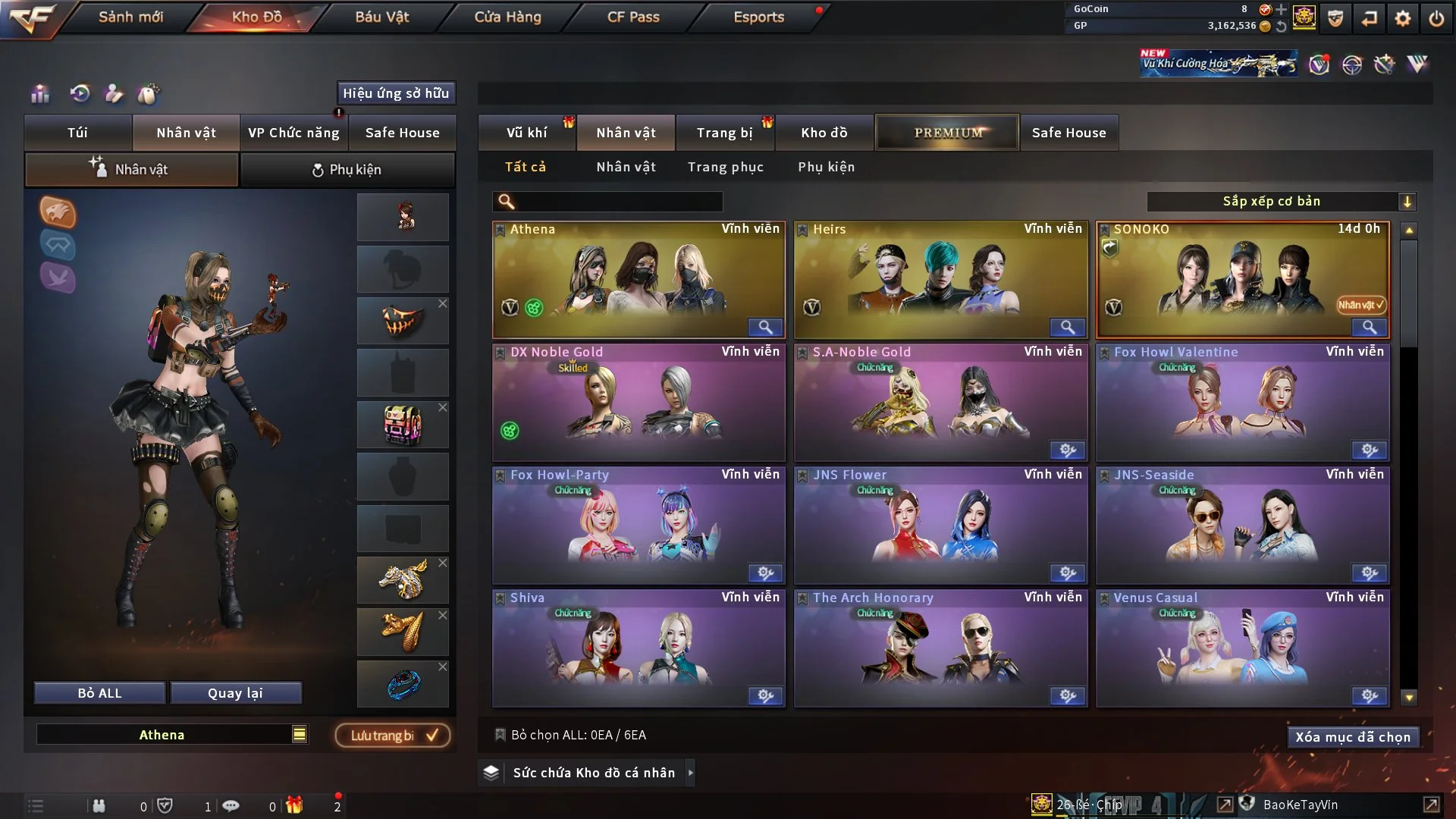Open the gear settings icon
Viewport: 1456px width, 819px height.
pos(1403,18)
